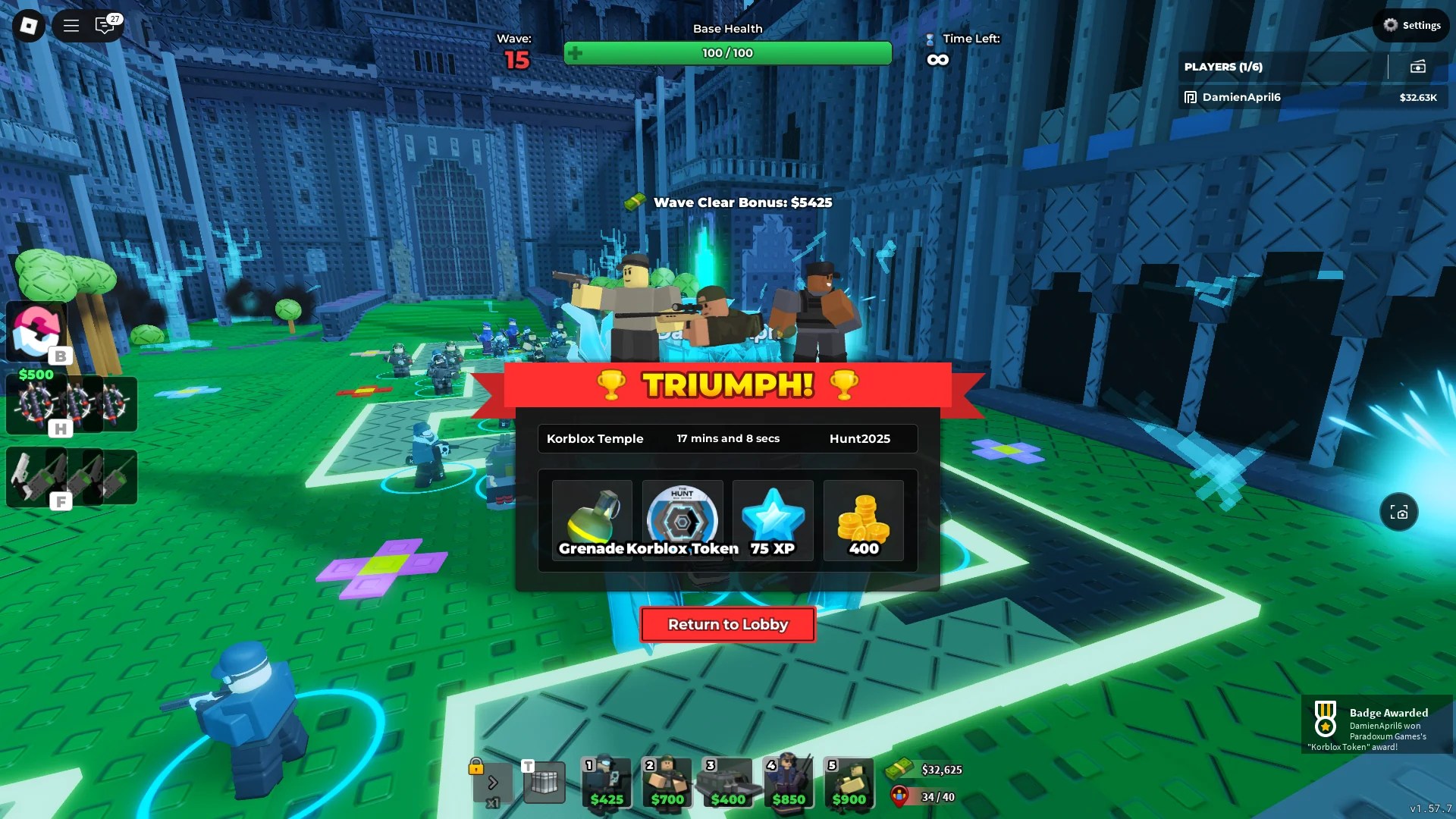The image size is (1456, 819).
Task: Click the Korblox Token reward
Action: coord(682,519)
